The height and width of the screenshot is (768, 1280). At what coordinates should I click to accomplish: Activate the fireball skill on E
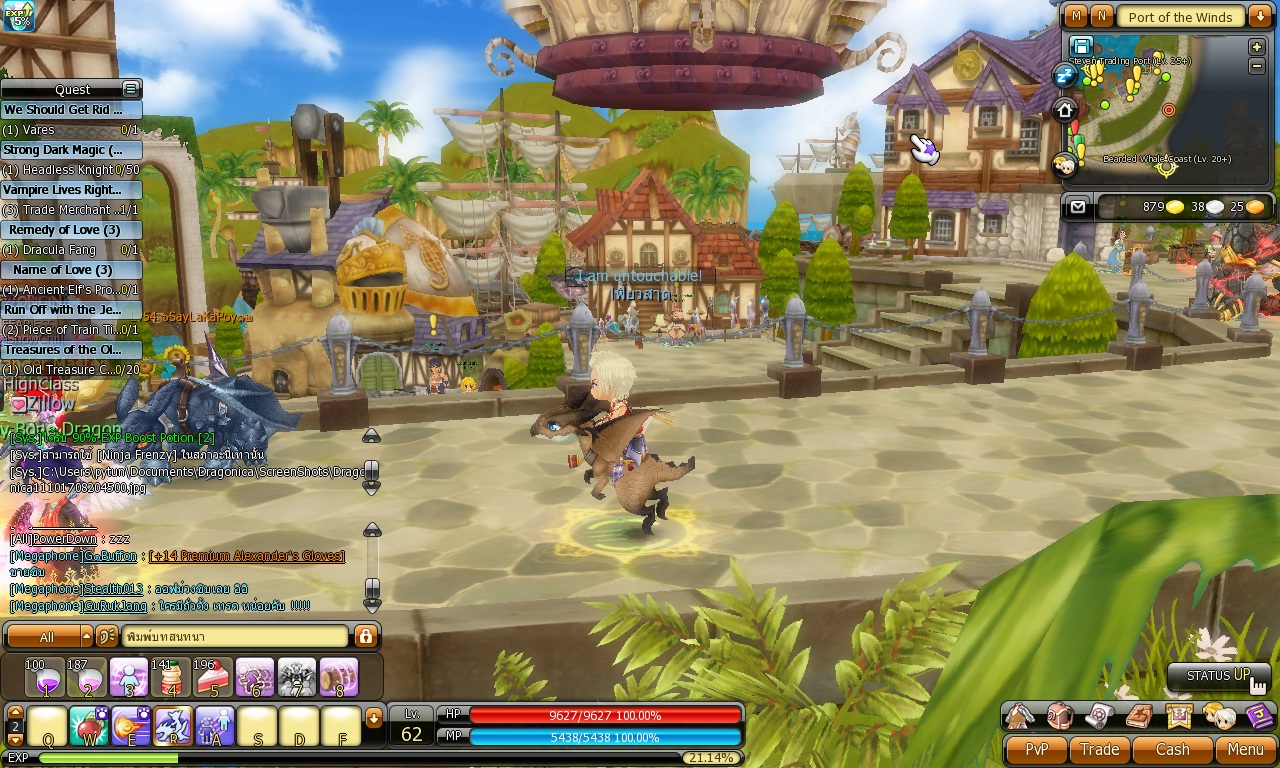click(x=131, y=726)
